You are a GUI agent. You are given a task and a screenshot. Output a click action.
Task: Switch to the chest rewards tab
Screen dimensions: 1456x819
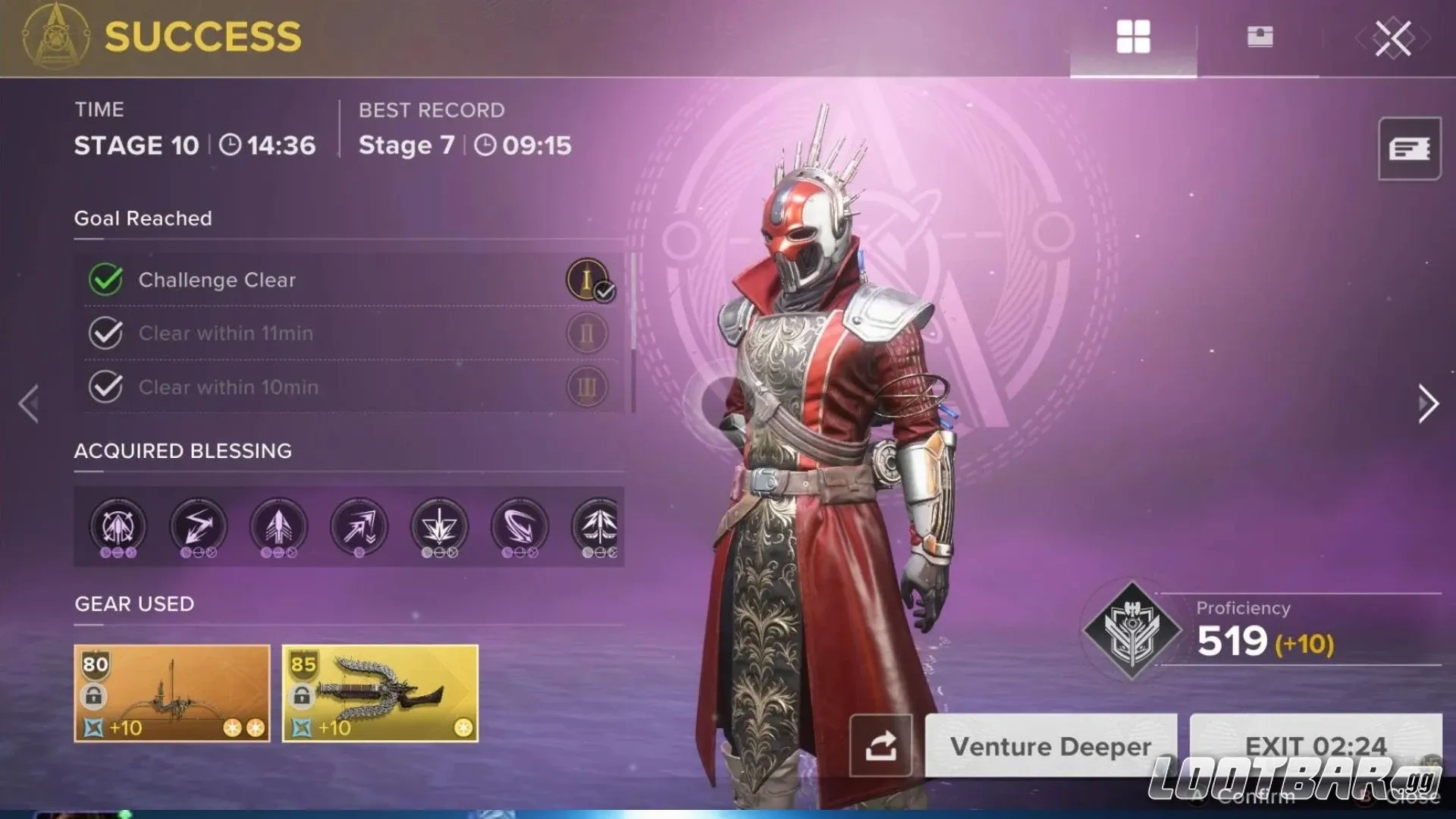click(1260, 37)
